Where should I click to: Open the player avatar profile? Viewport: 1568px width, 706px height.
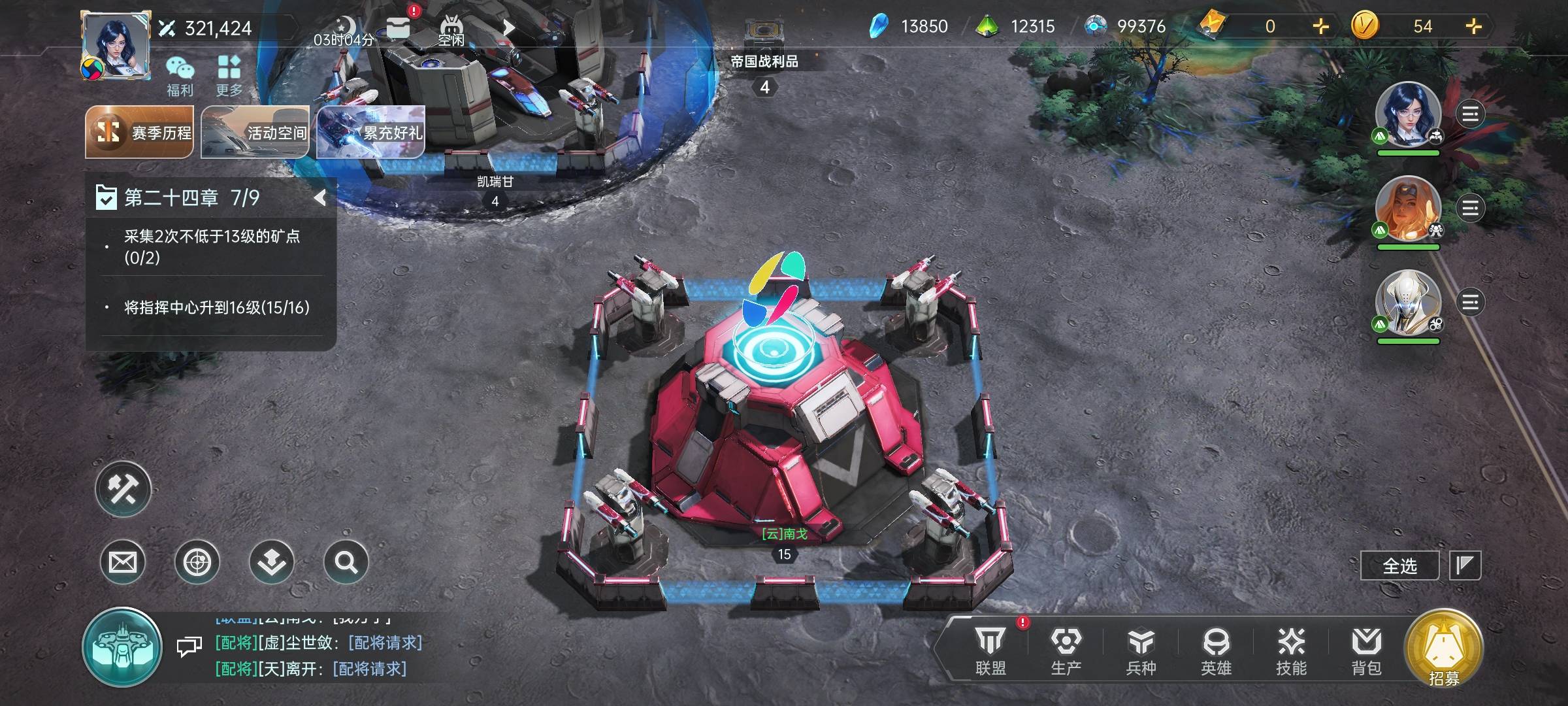point(116,44)
